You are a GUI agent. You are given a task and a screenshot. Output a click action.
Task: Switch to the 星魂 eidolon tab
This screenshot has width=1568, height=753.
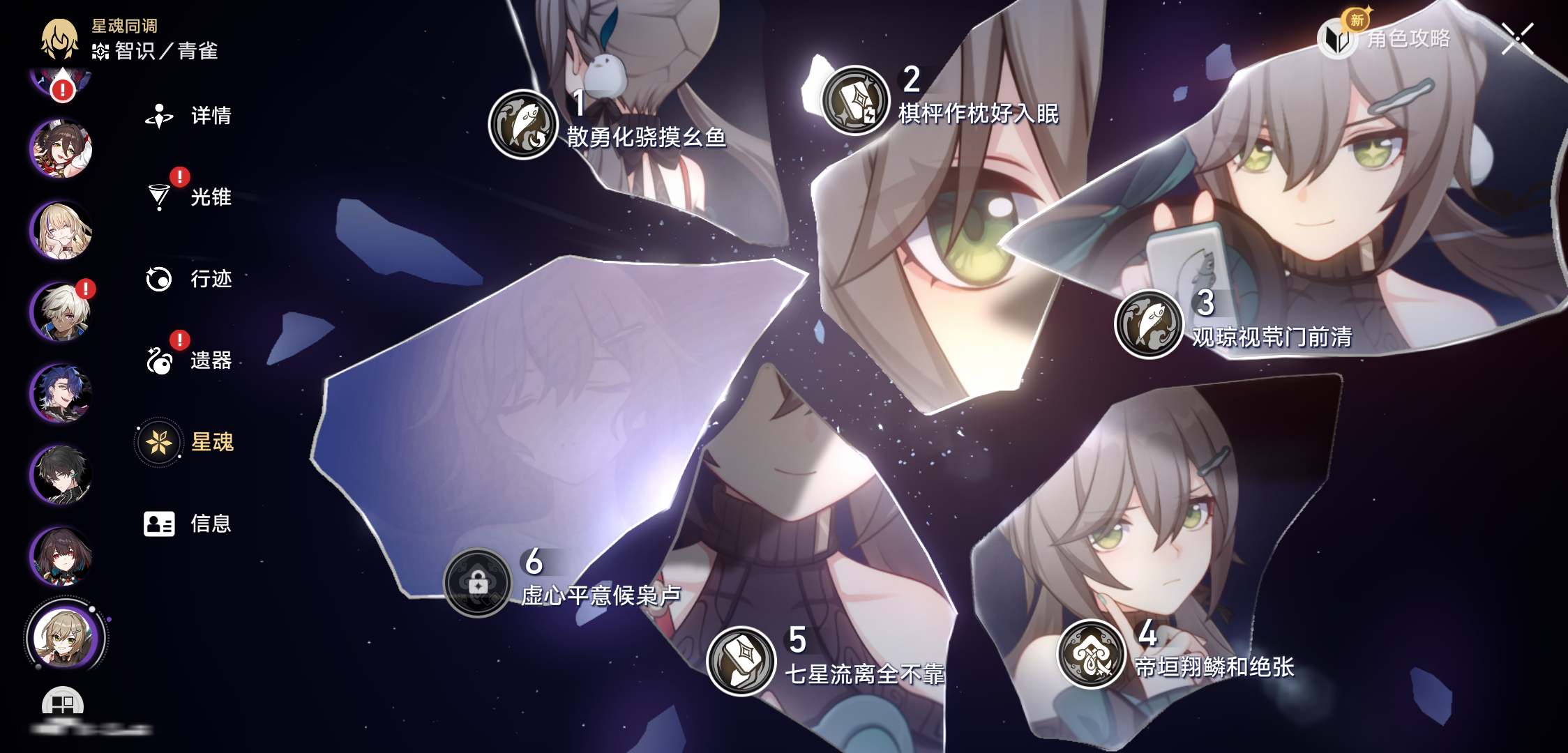pyautogui.click(x=187, y=442)
